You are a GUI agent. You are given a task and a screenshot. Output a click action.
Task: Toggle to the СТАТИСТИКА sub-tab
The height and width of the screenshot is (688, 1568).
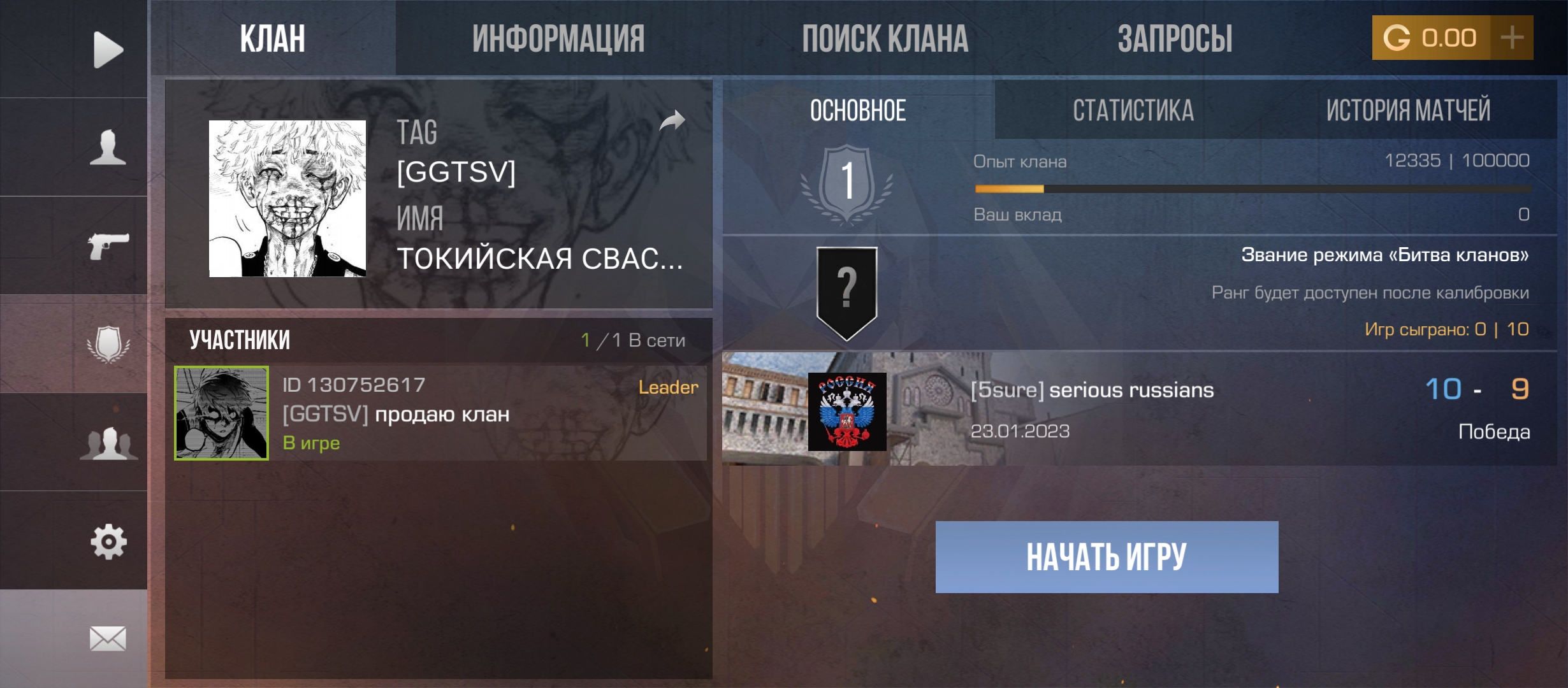click(x=1131, y=111)
